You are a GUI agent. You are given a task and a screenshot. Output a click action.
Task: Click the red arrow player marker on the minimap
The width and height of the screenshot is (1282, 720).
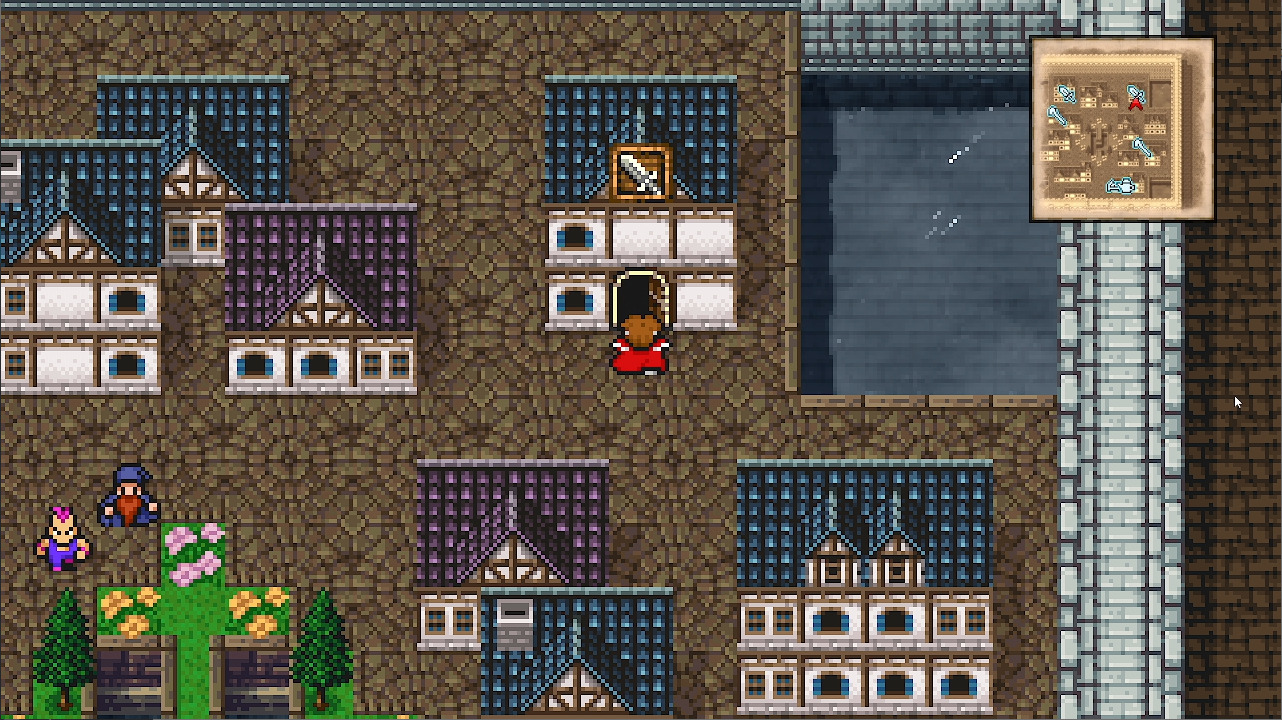1136,103
